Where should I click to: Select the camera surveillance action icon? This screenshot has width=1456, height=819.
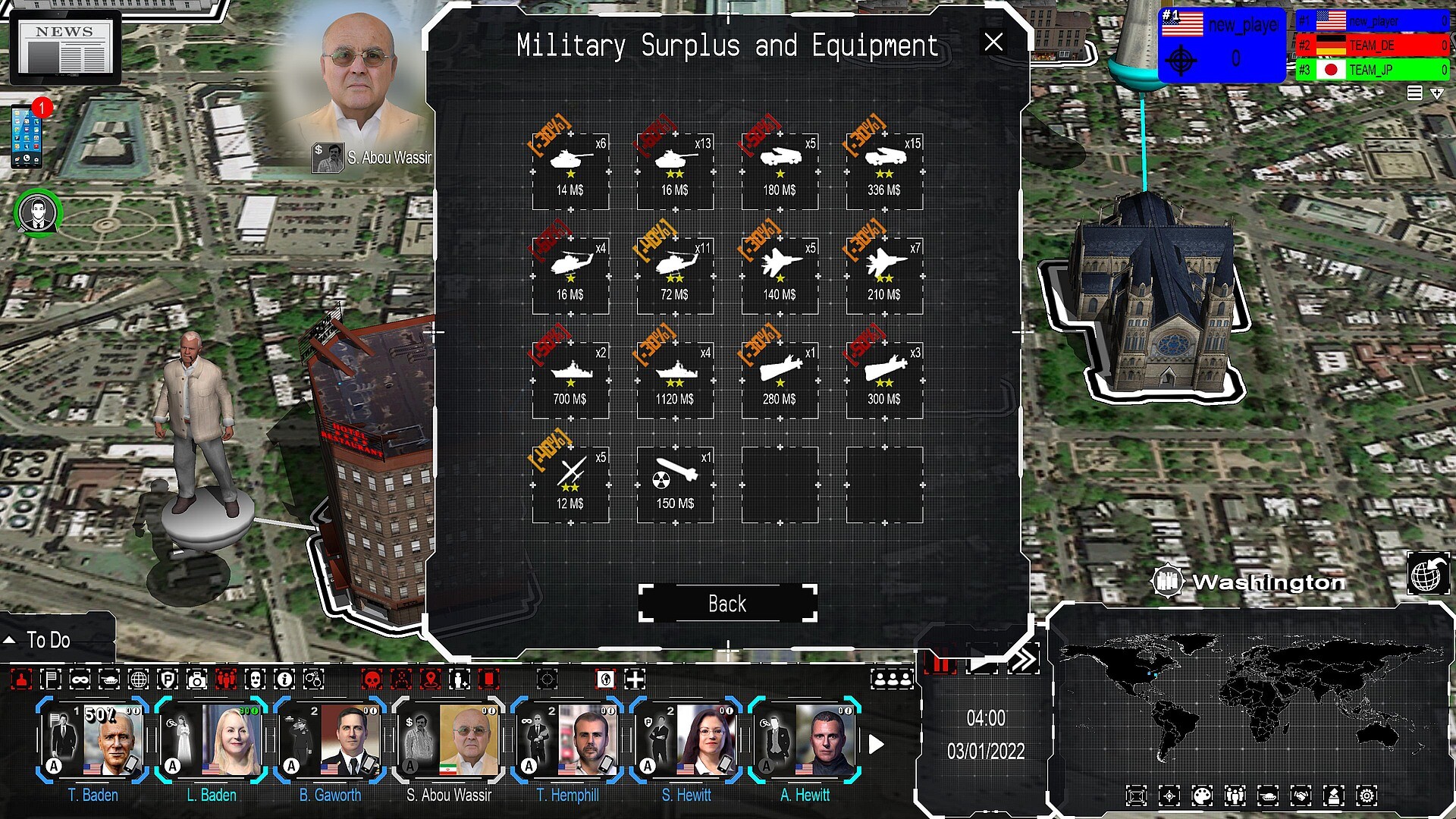[198, 680]
